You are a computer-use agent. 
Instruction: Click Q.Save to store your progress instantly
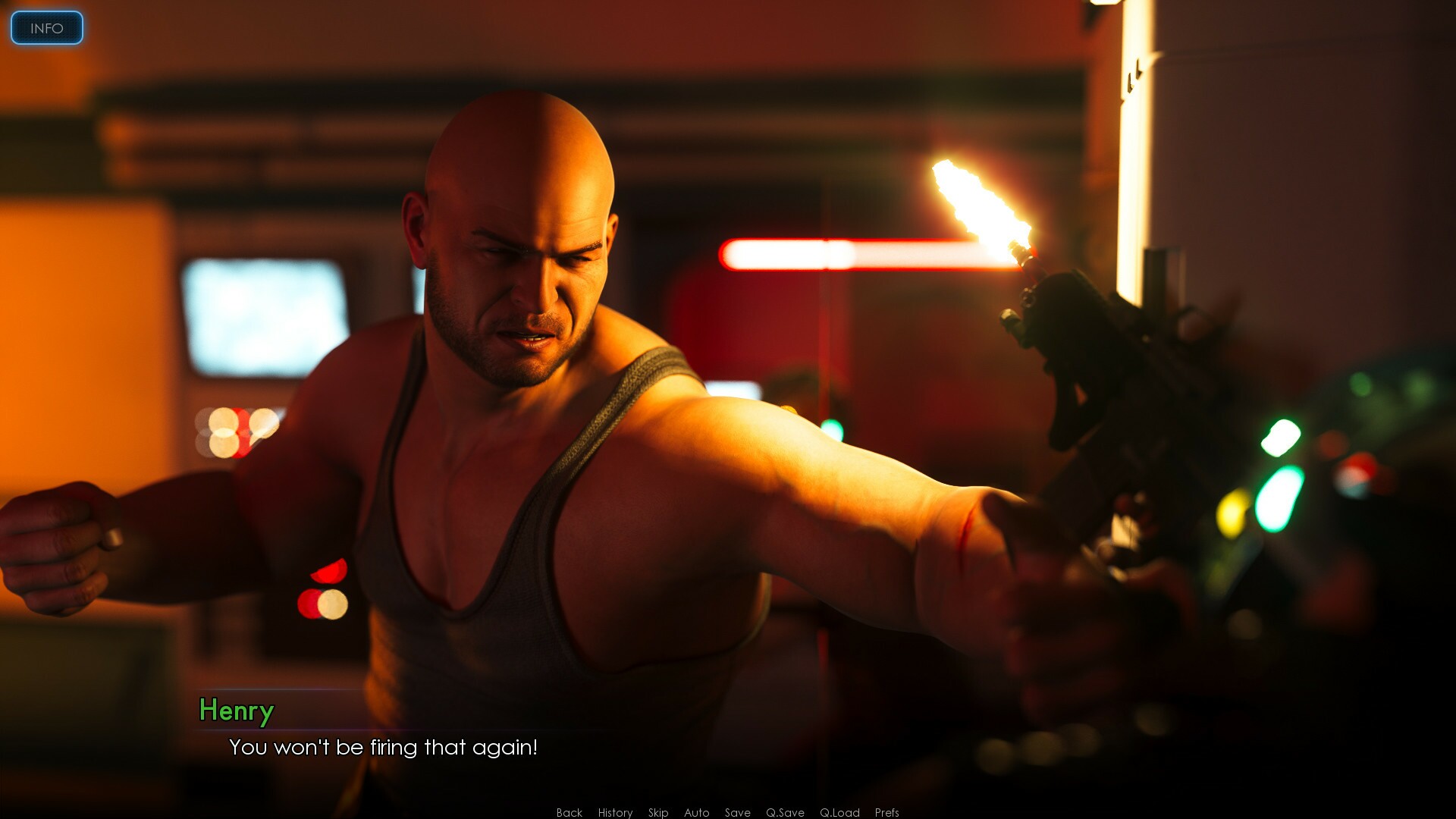click(x=784, y=812)
